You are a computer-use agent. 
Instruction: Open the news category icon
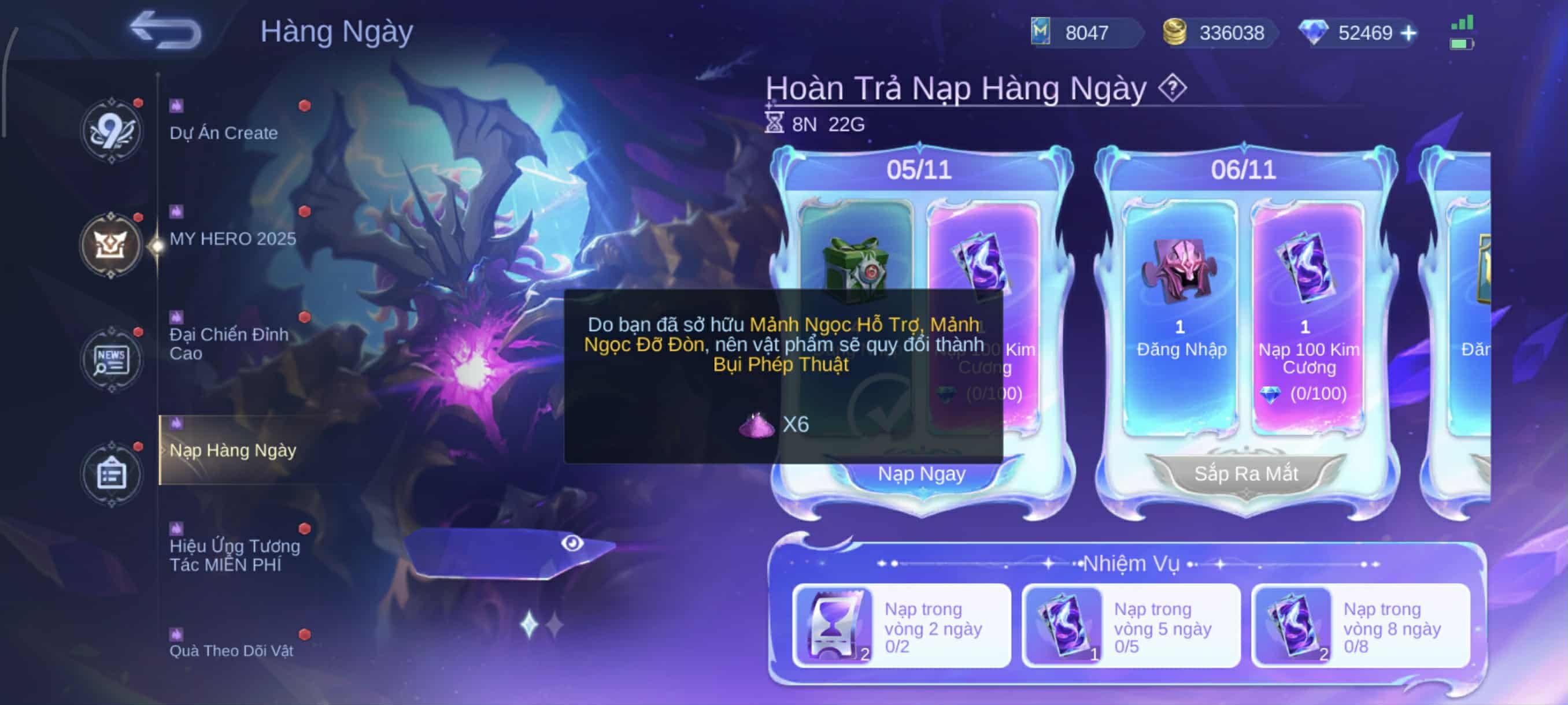[x=111, y=359]
